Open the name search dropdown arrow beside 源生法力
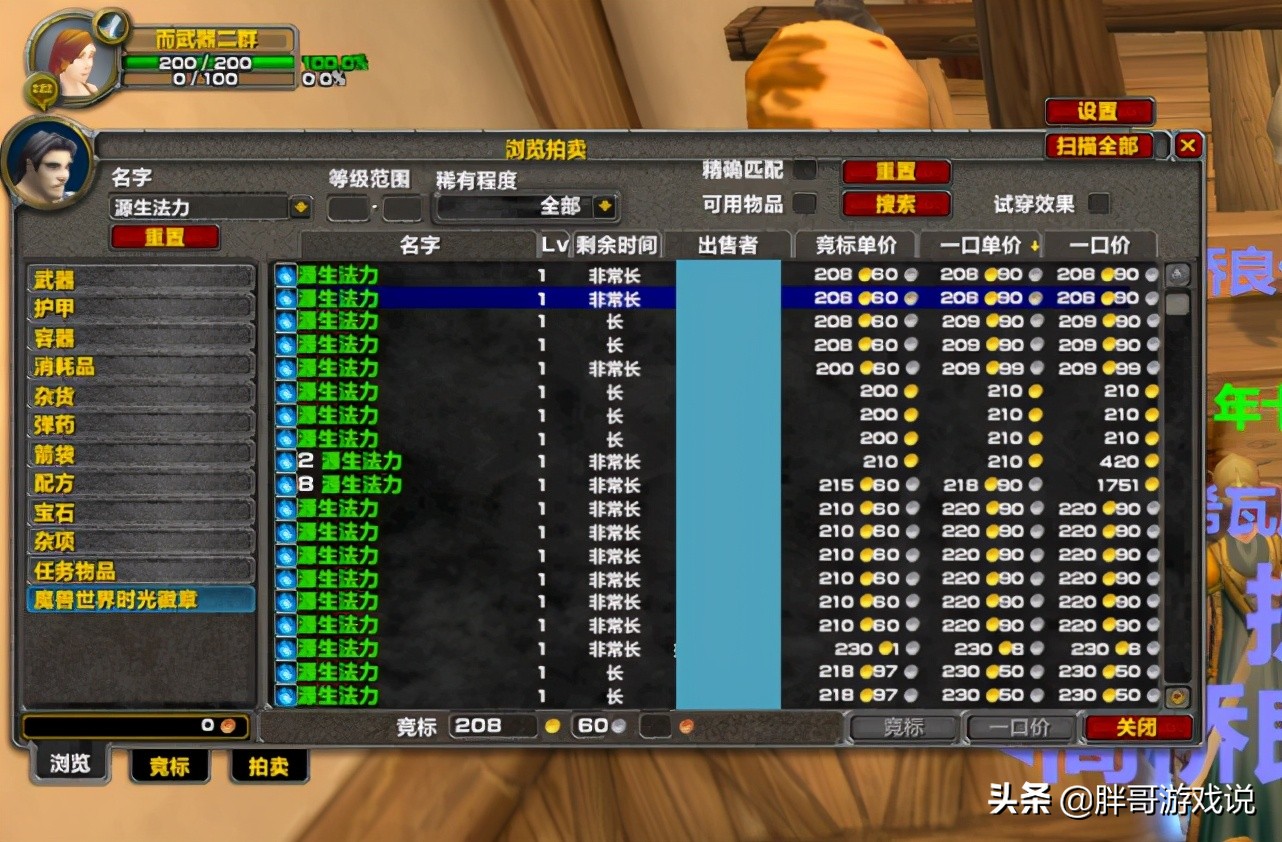Viewport: 1282px width, 842px height. click(x=302, y=206)
